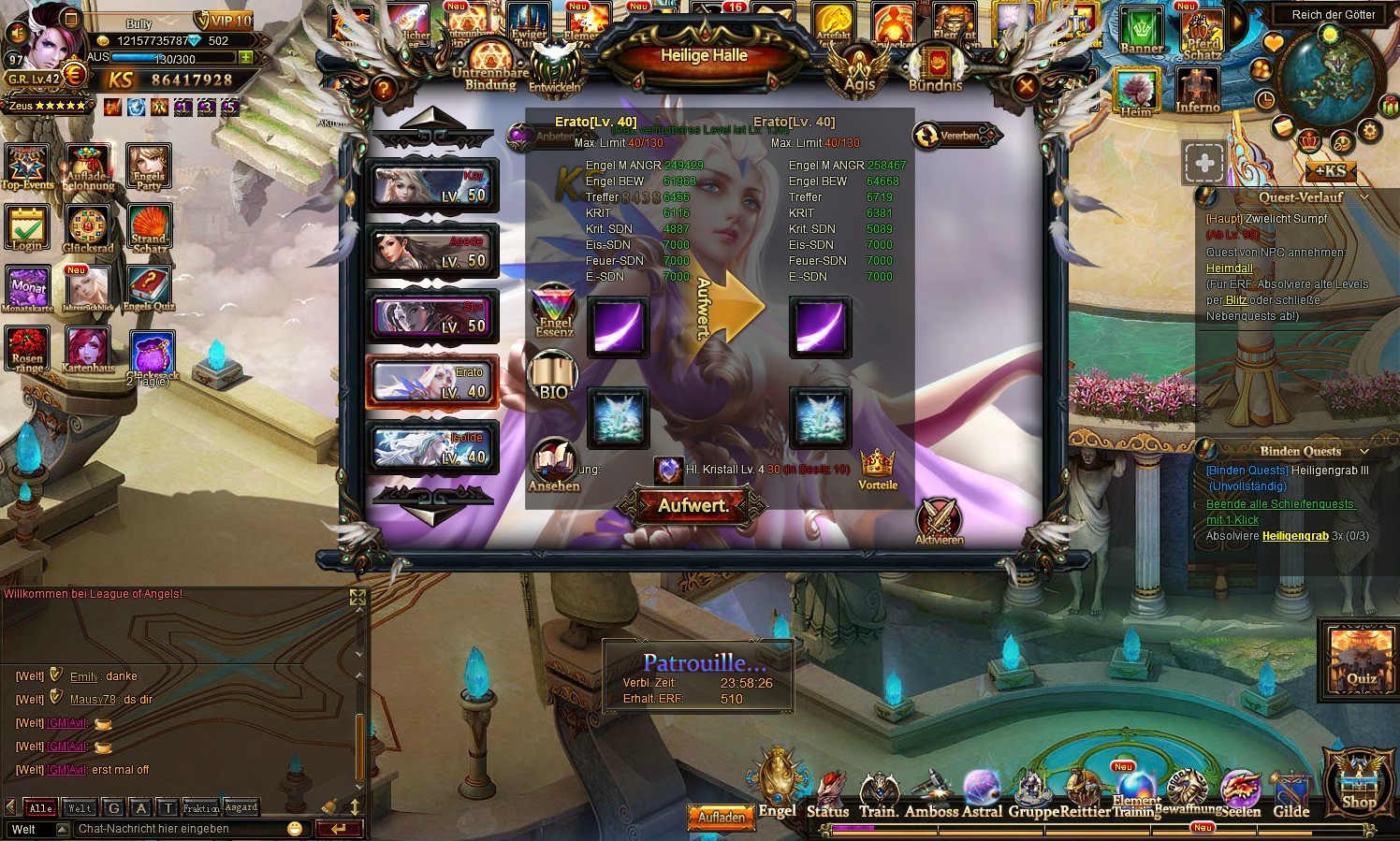Viewport: 1400px width, 841px height.
Task: Open the Ägis tab
Action: (x=859, y=72)
